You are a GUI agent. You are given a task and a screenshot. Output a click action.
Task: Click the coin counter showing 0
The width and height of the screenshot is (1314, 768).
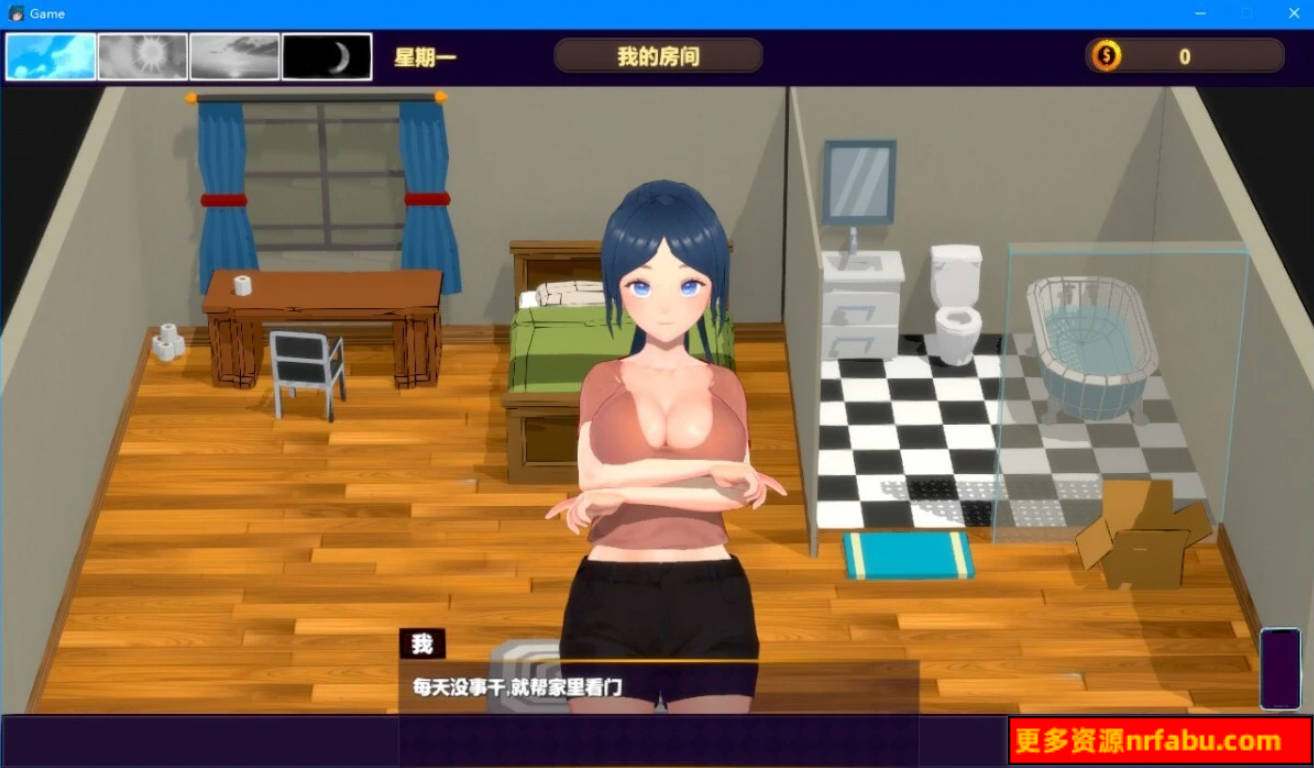(1183, 57)
